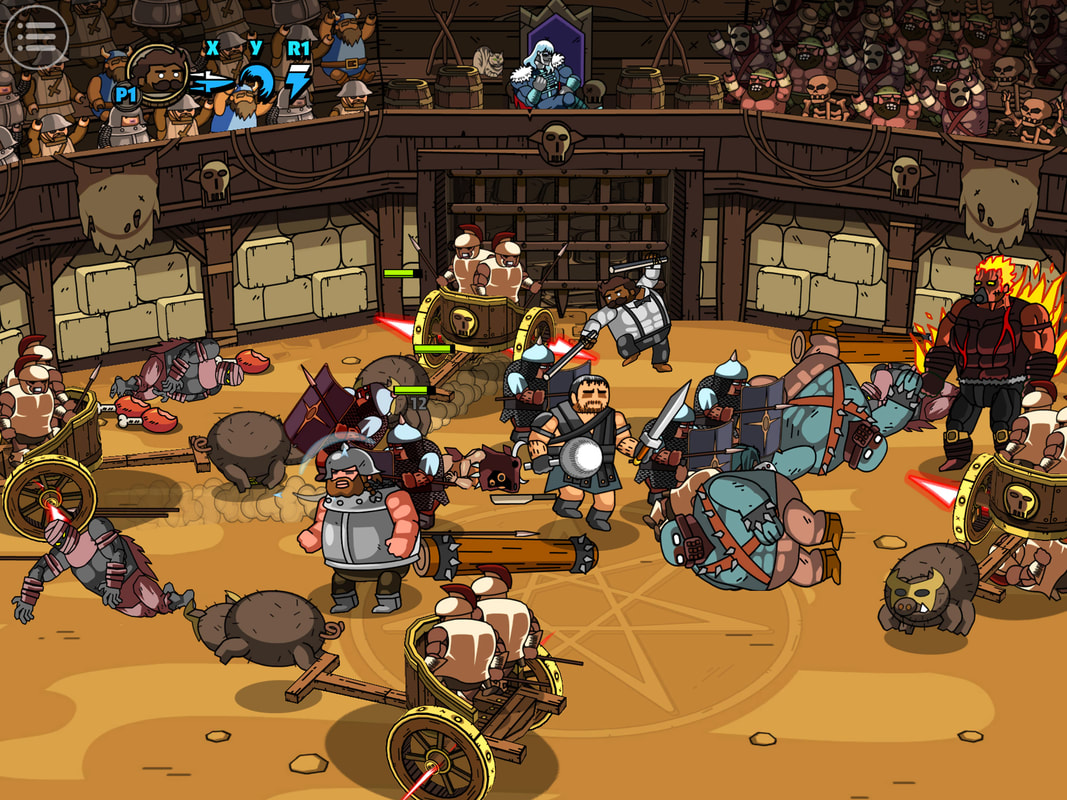Image resolution: width=1067 pixels, height=800 pixels.
Task: Select the P1 hero portrait
Action: coord(160,74)
